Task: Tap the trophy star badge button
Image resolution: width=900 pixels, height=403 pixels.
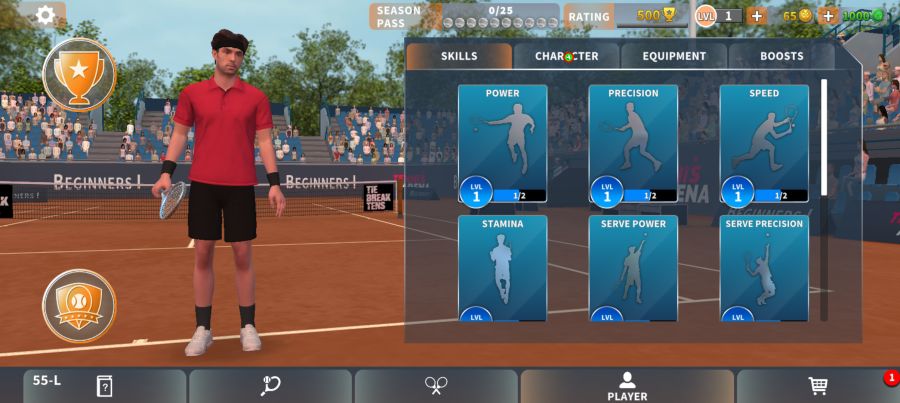Action: [x=79, y=73]
